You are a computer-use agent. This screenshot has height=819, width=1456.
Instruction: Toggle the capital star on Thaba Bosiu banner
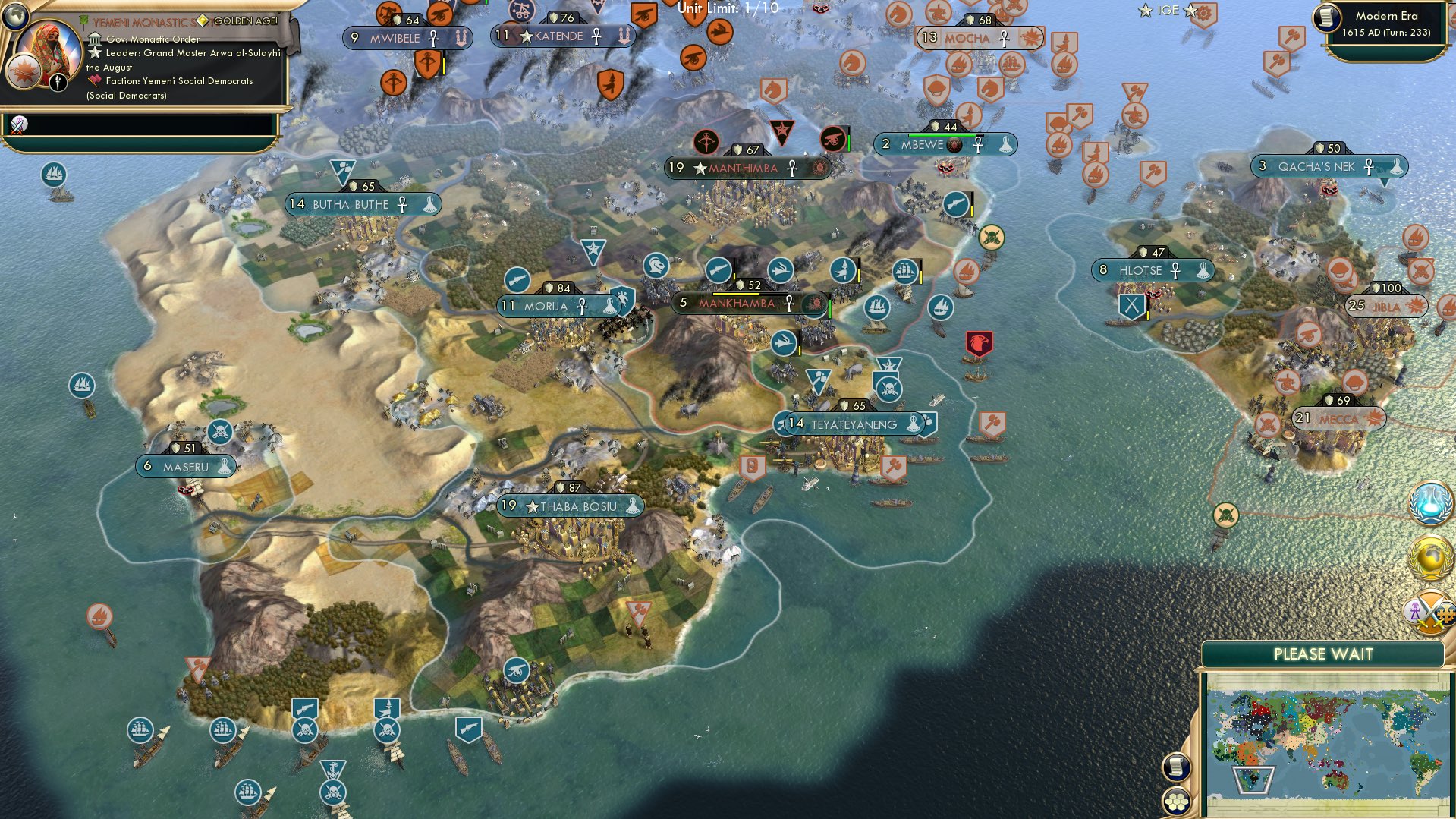coord(534,505)
